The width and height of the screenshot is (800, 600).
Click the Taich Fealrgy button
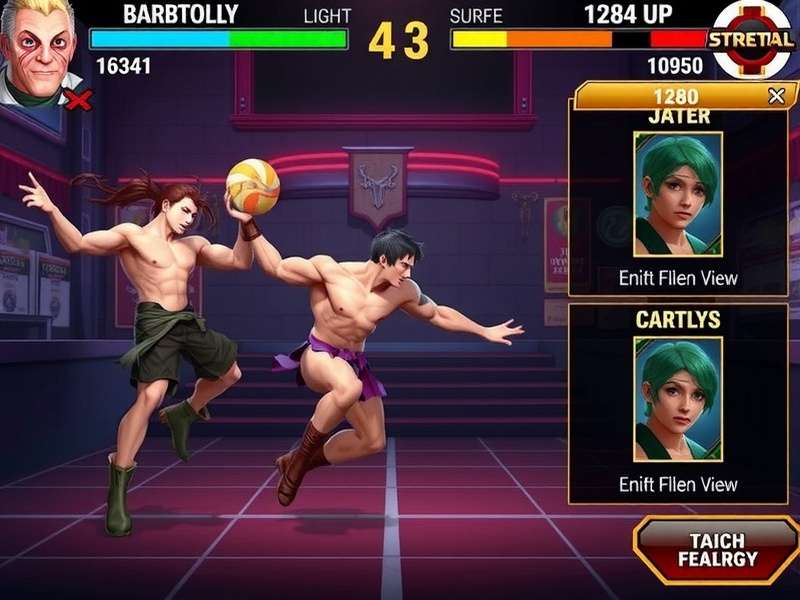pyautogui.click(x=716, y=550)
